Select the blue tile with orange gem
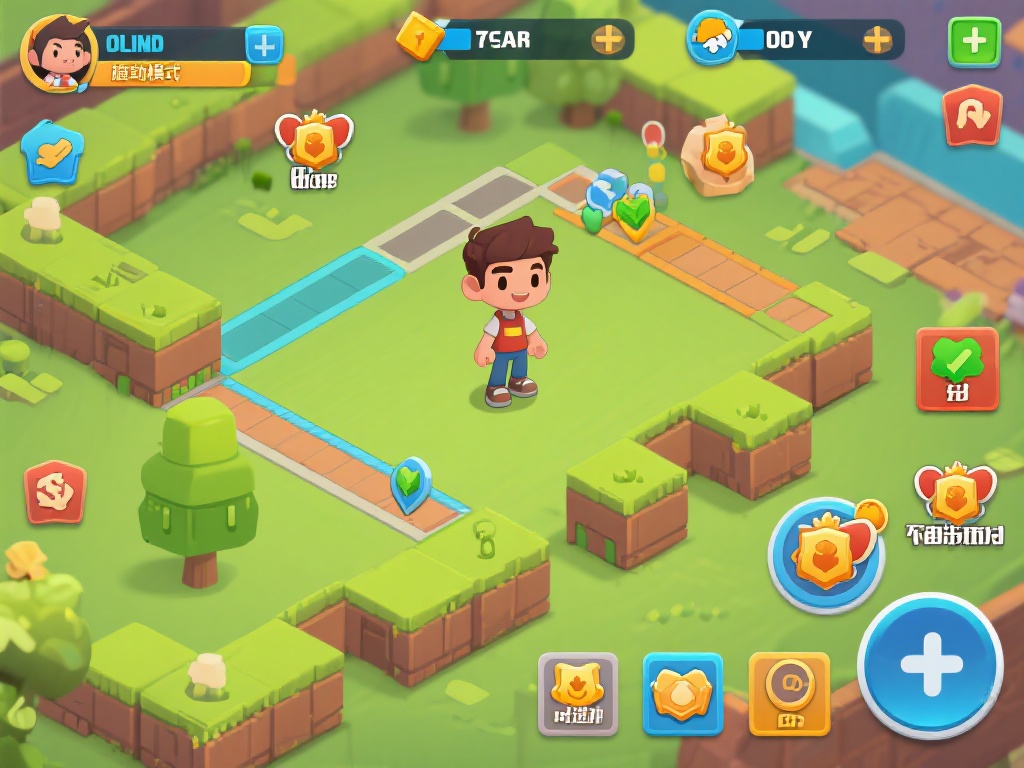This screenshot has height=768, width=1024. click(x=682, y=693)
